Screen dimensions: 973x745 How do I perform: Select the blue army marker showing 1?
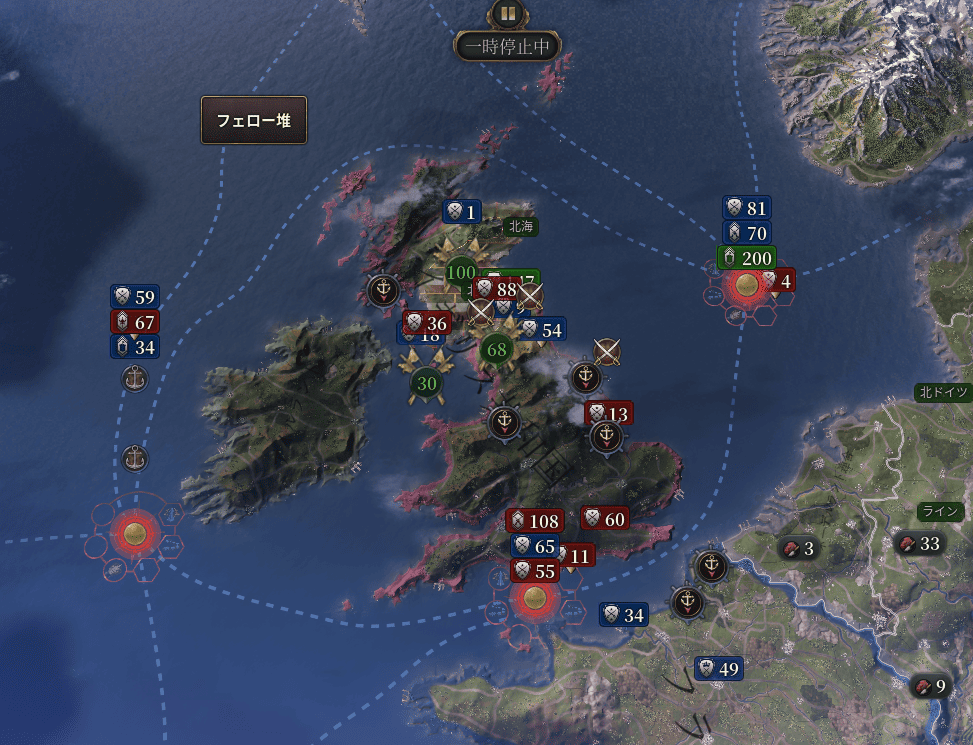462,211
